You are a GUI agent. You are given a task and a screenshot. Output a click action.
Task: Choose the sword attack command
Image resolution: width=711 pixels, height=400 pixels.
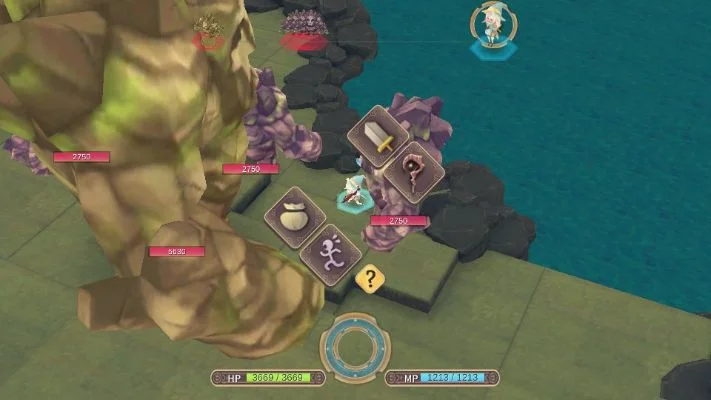click(x=379, y=136)
